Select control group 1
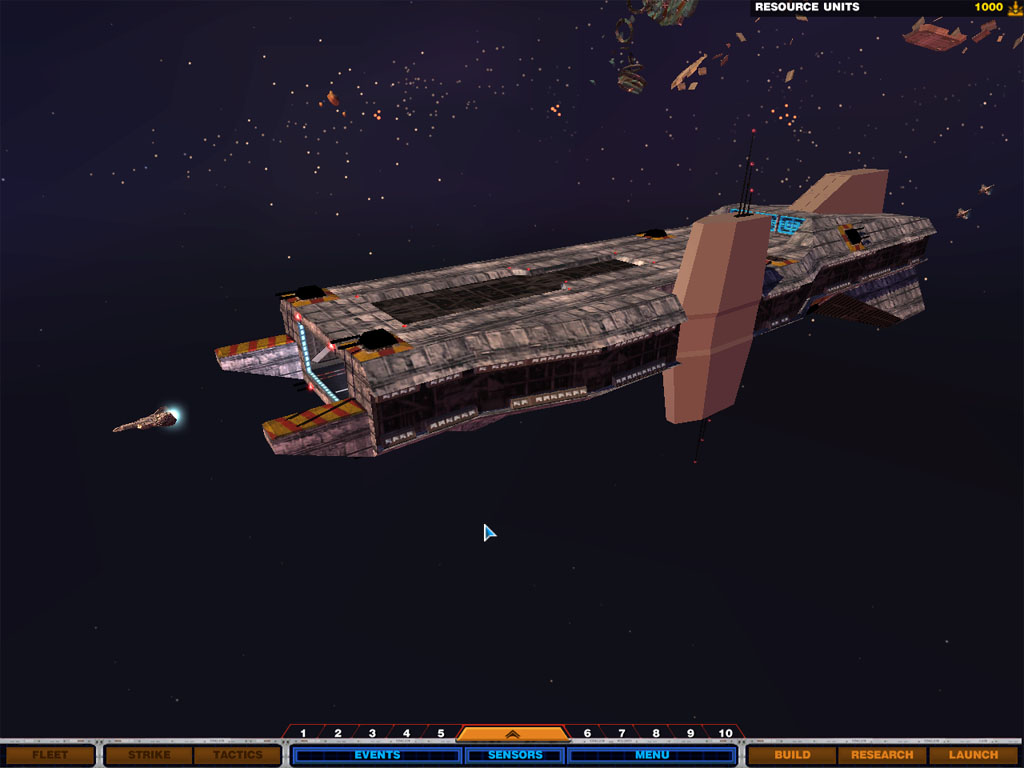Viewport: 1024px width, 768px height. [303, 734]
